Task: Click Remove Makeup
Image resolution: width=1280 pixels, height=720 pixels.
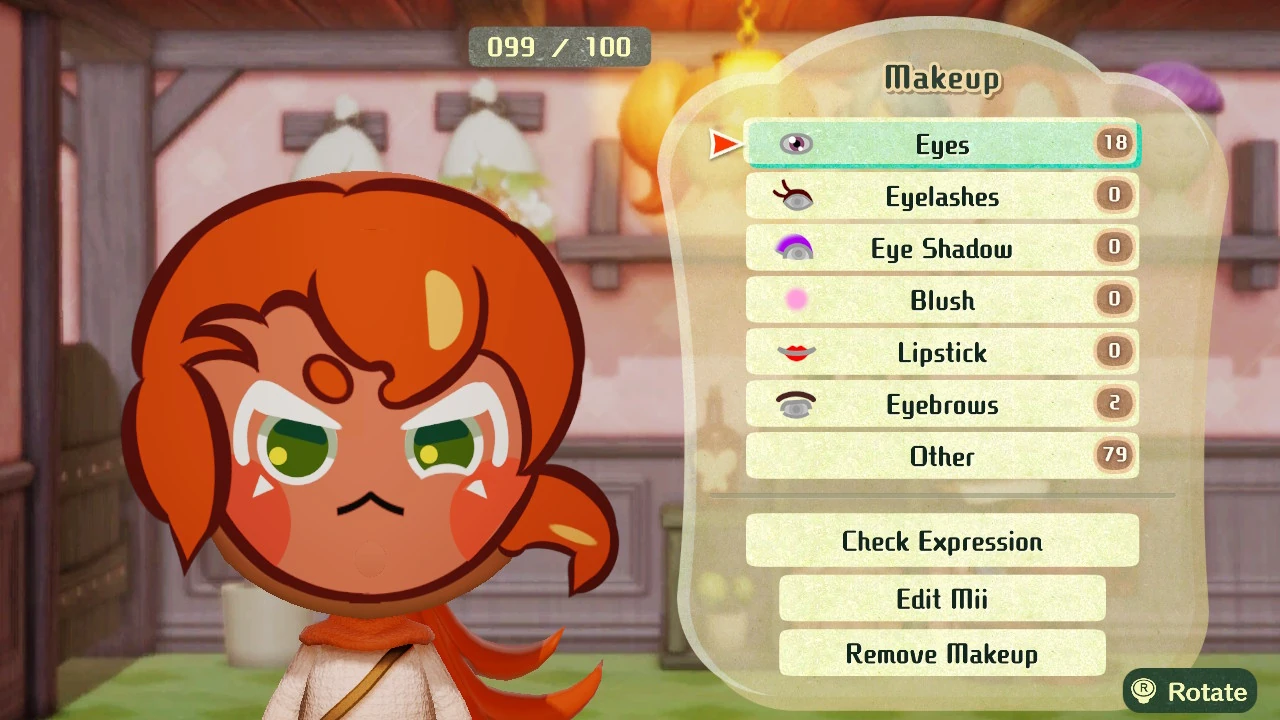Action: point(941,653)
